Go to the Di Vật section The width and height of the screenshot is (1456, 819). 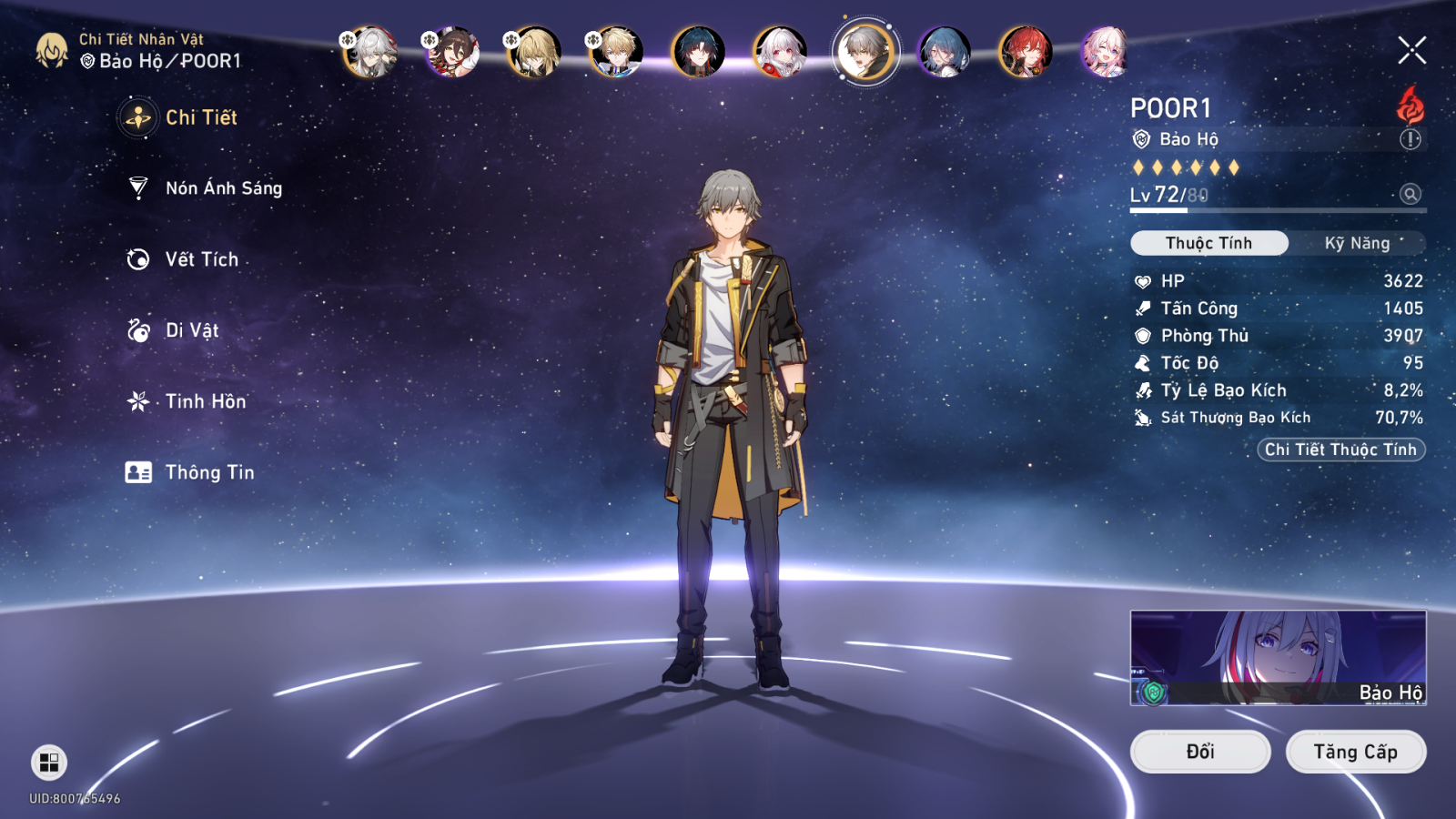pos(191,330)
